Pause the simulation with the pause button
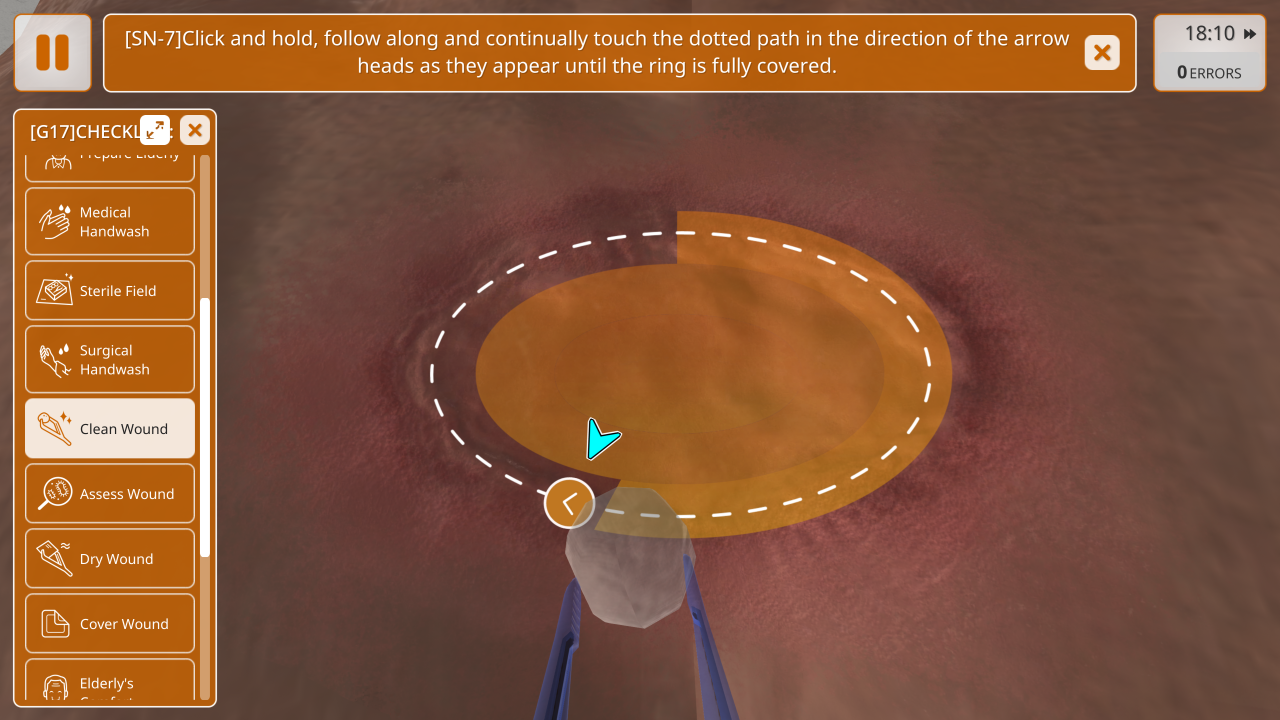Image resolution: width=1280 pixels, height=720 pixels. (x=52, y=52)
